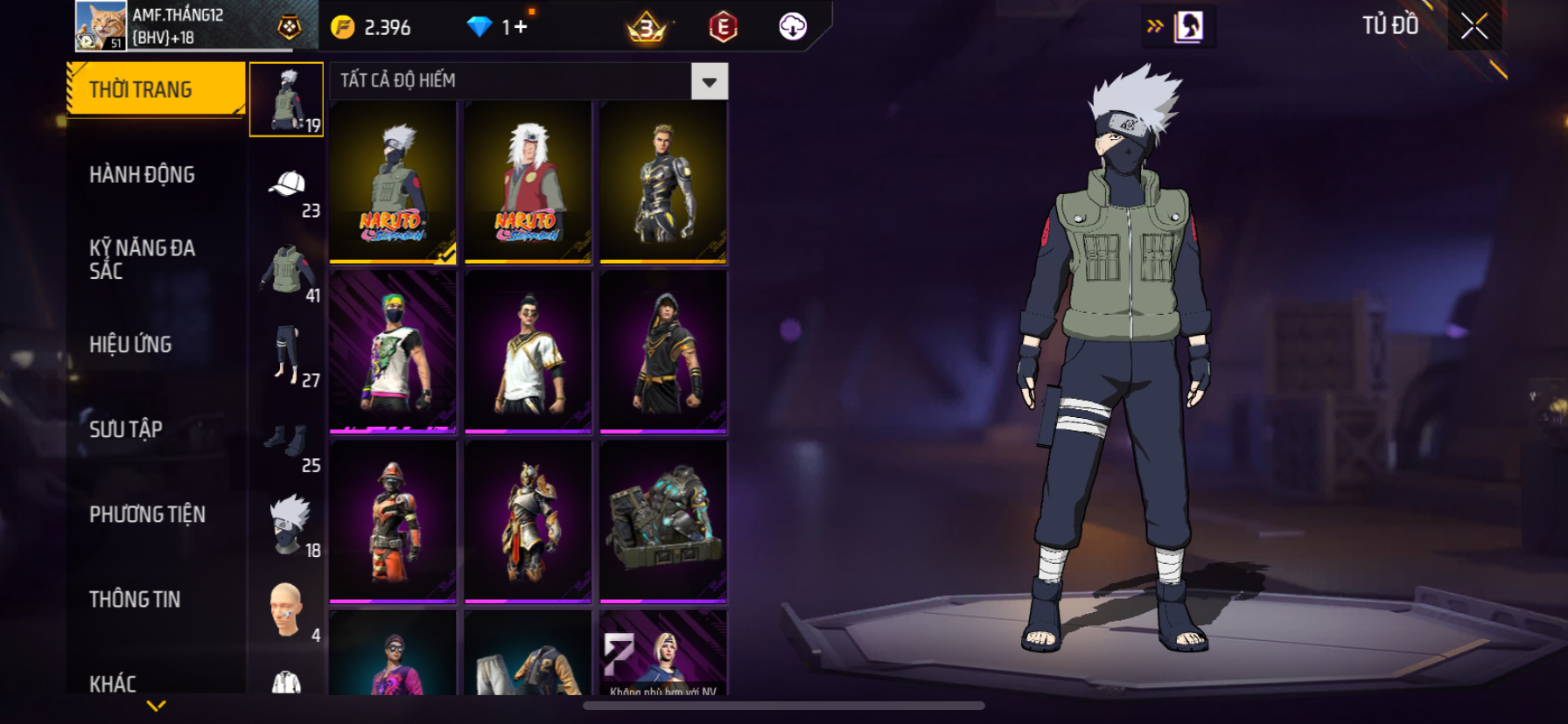Select the Kakashi Naruto outfit bundle
Screen dimensions: 1568x724
click(x=393, y=182)
